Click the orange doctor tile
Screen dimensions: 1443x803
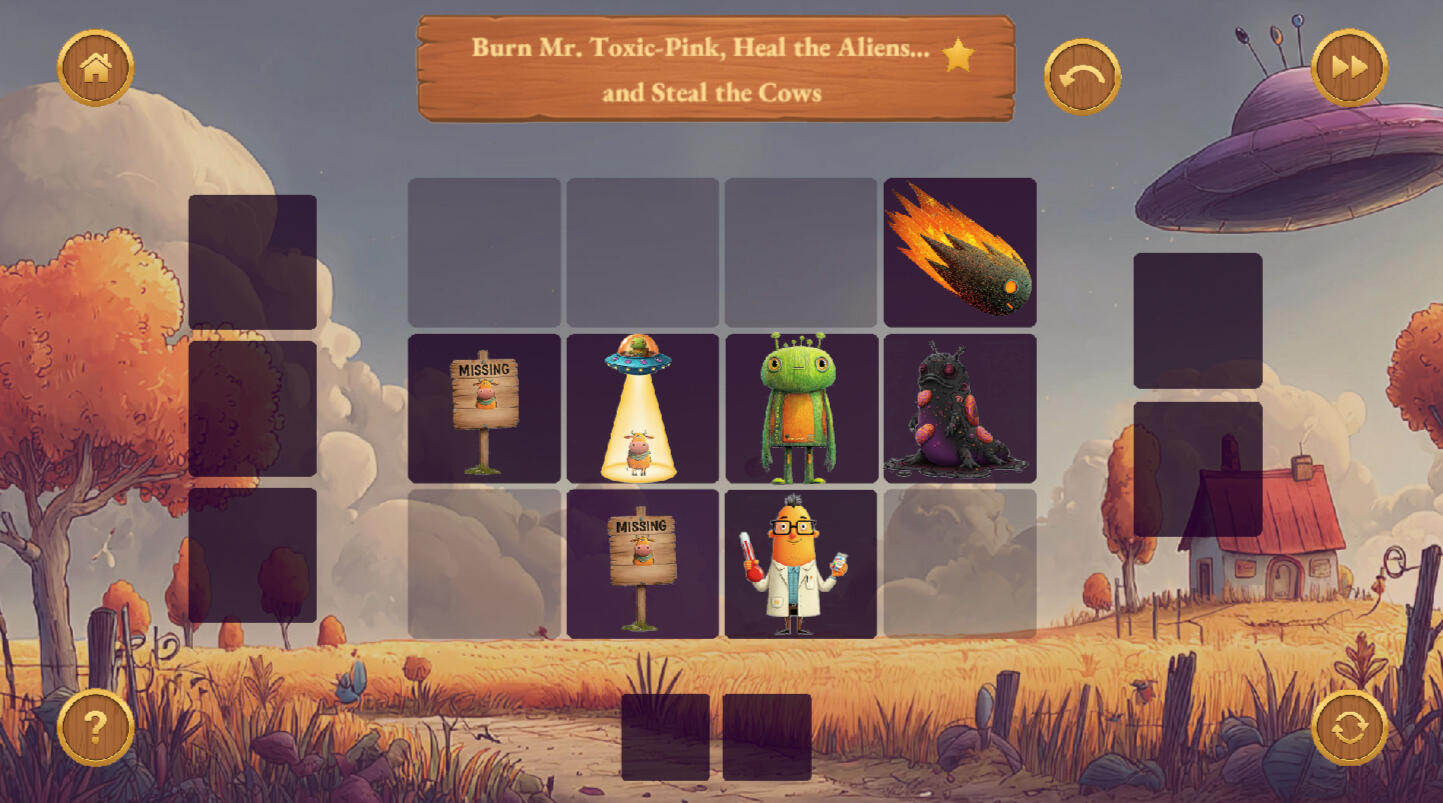pos(801,564)
